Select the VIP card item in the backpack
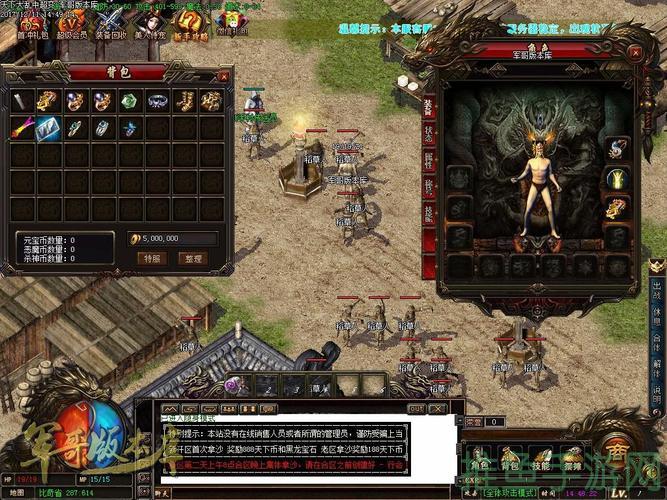Image resolution: width=667 pixels, height=500 pixels. click(48, 128)
